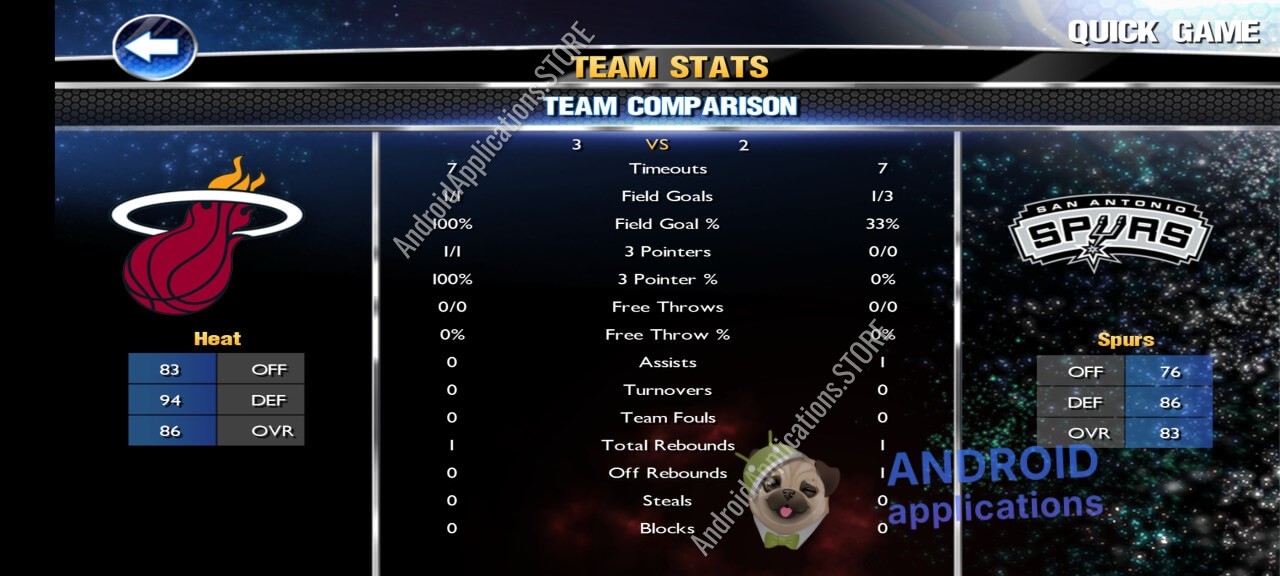
Task: Go back using the arrow button
Action: pyautogui.click(x=154, y=47)
